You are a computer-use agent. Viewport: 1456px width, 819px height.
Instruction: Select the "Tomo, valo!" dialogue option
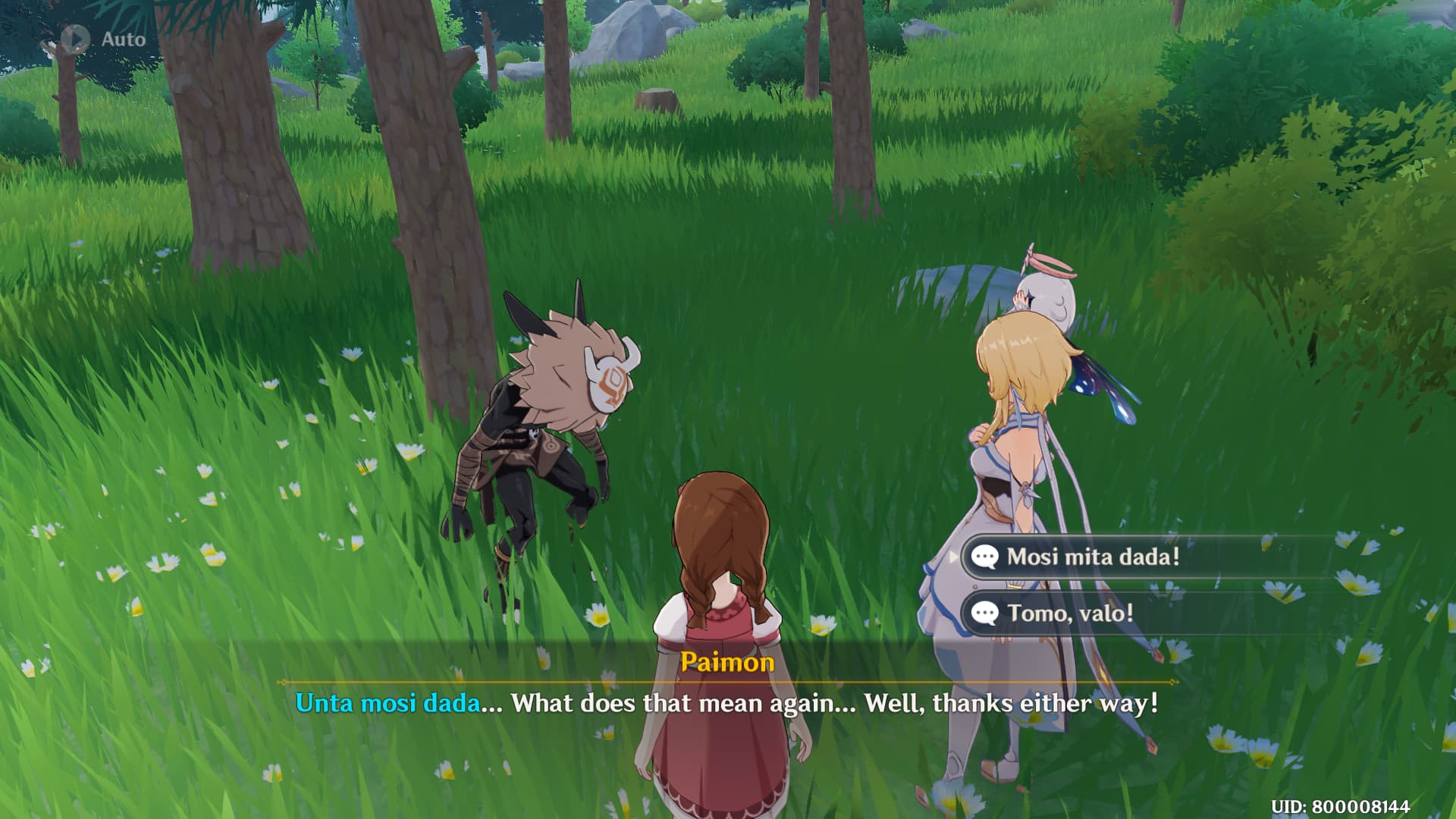tap(1069, 613)
